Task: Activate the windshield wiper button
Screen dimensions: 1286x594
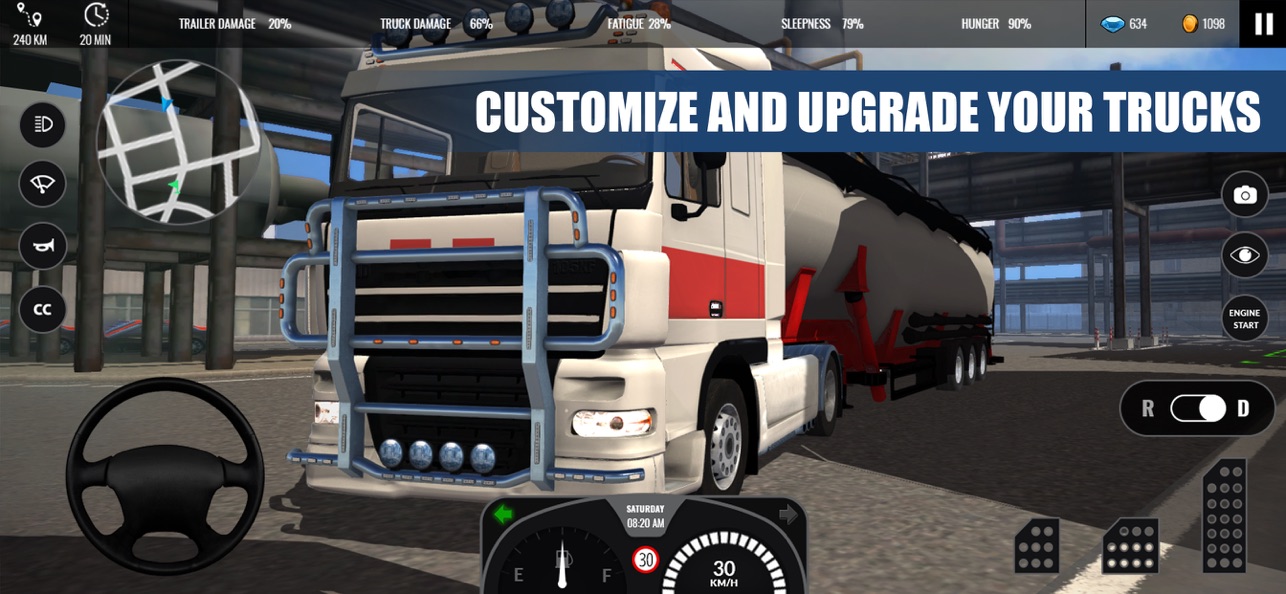Action: (x=43, y=185)
